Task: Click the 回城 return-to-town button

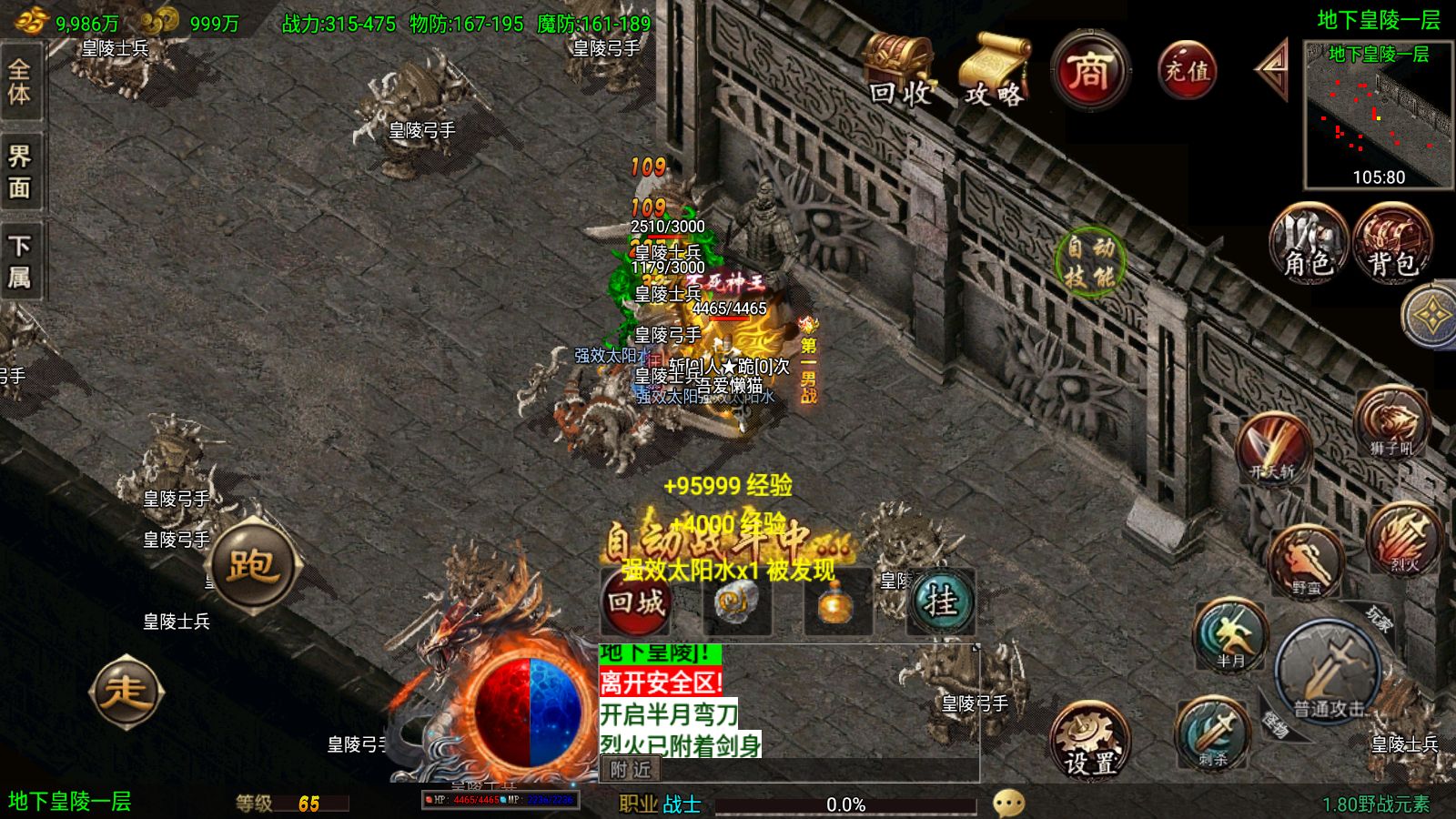Action: pyautogui.click(x=636, y=602)
